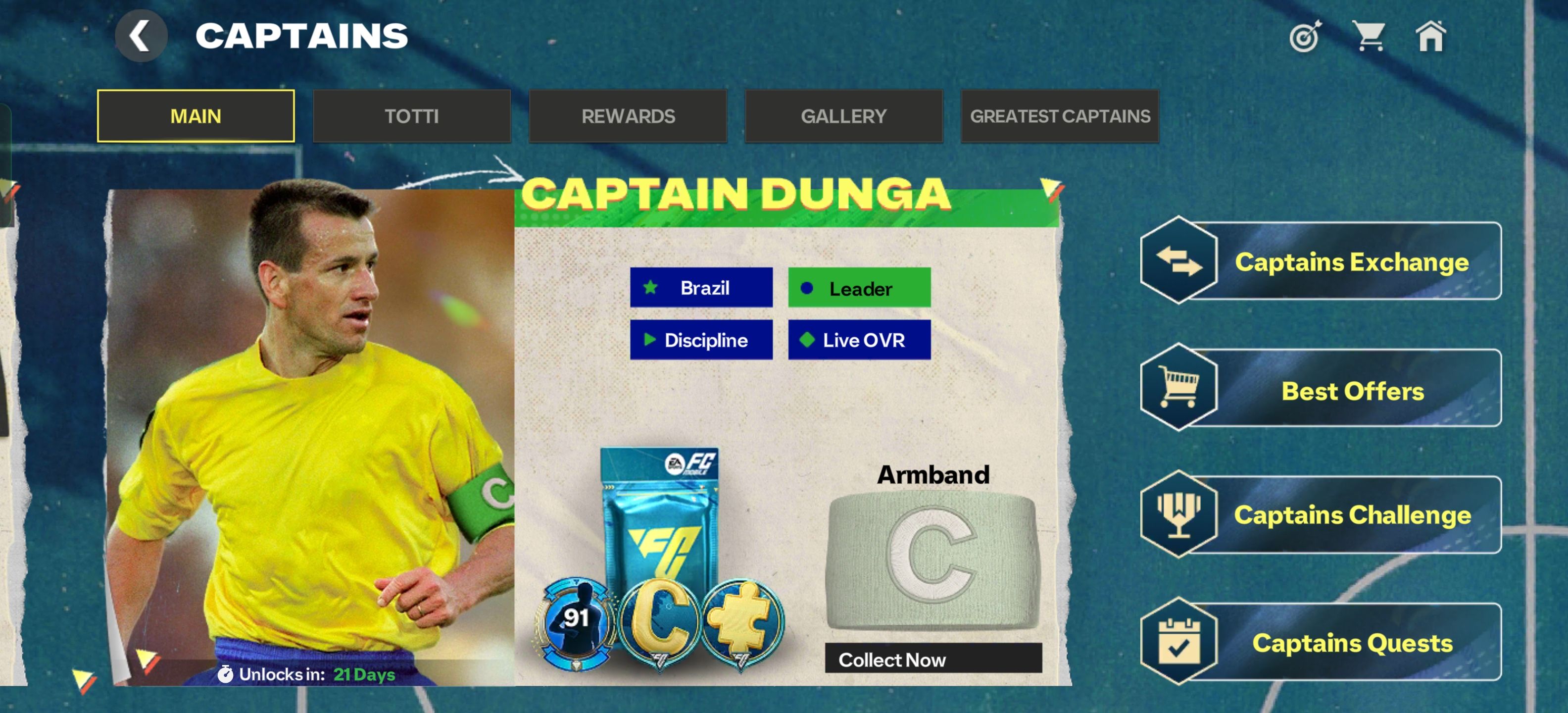Viewport: 1568px width, 713px height.
Task: Select the Main tab
Action: (196, 116)
